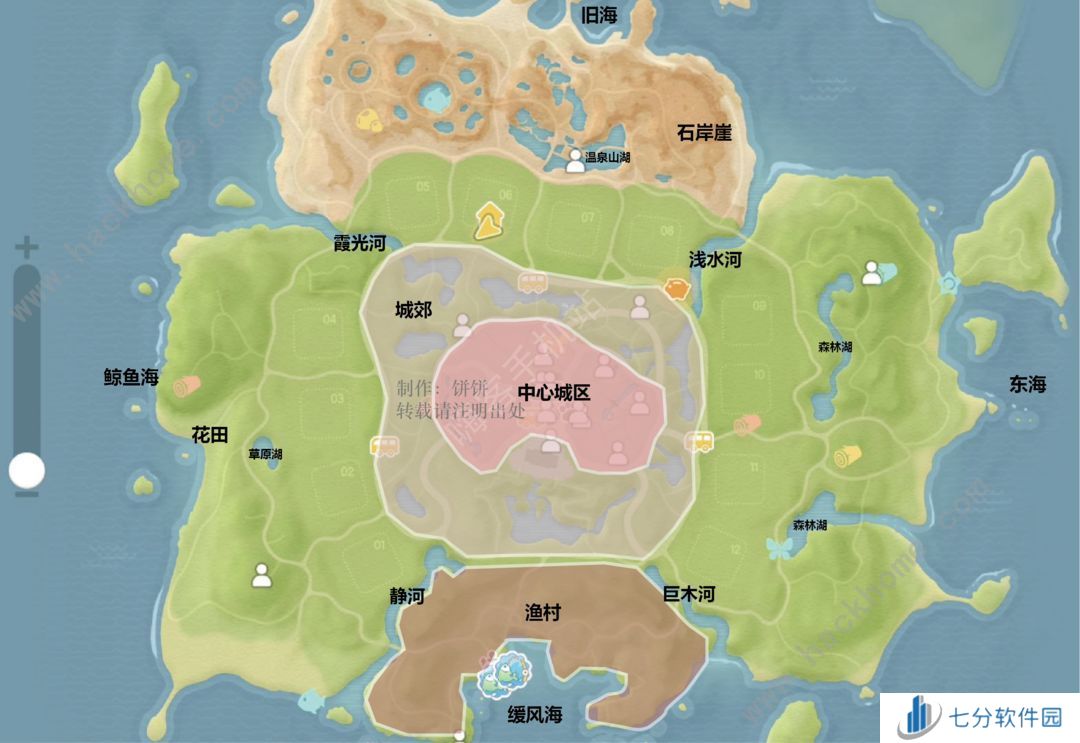Click the teal star marker near the east coast

(948, 284)
